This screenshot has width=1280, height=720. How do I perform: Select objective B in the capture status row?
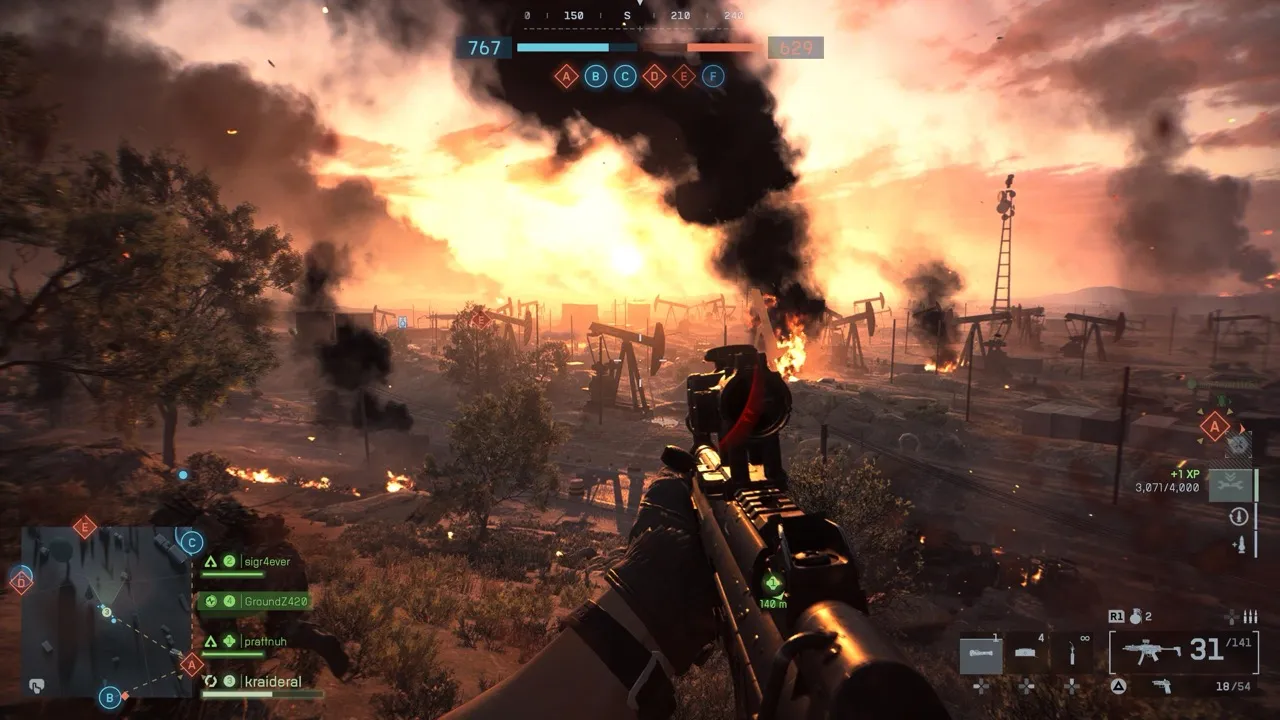(595, 76)
